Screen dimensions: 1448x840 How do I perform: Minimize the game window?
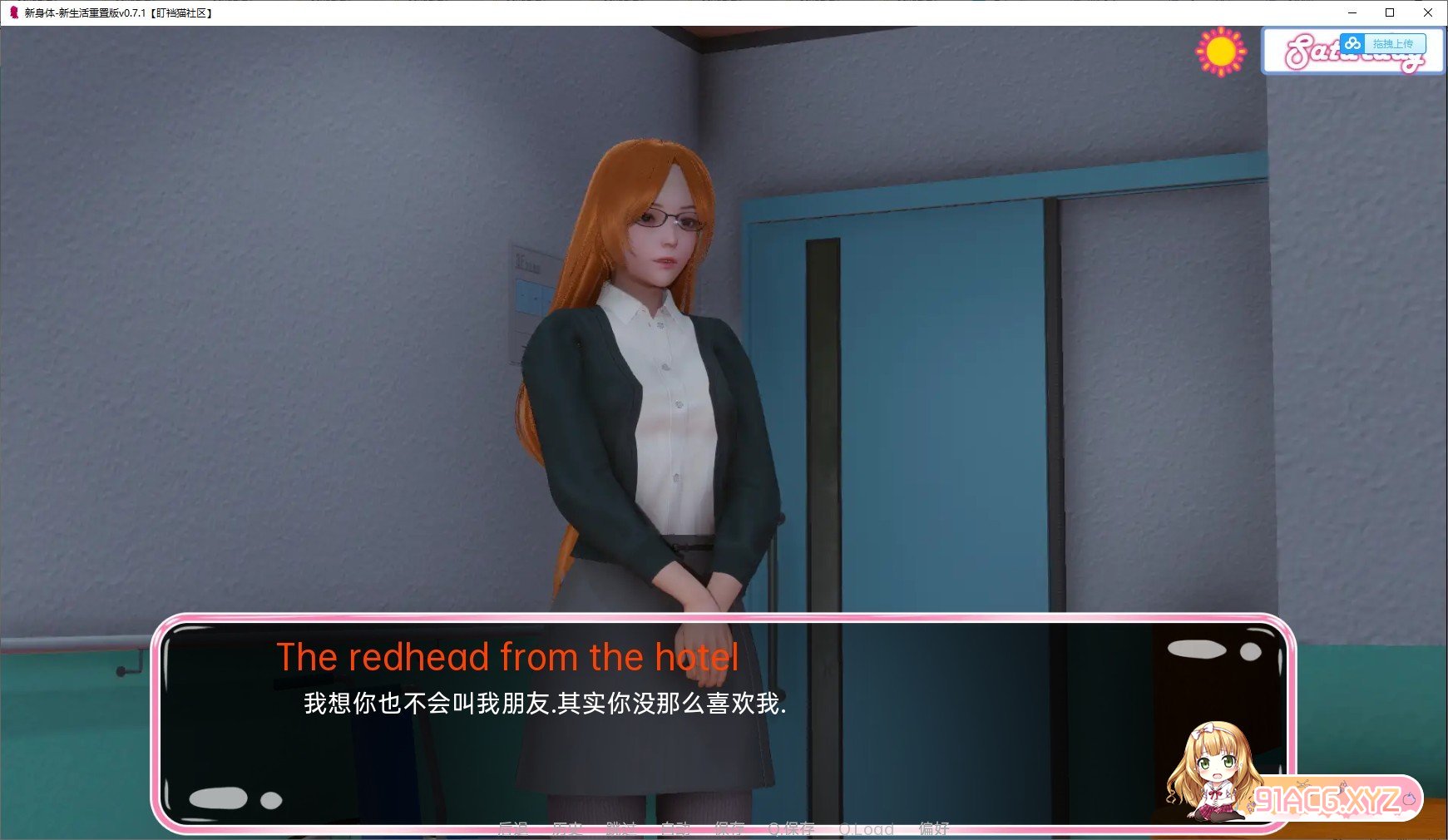pyautogui.click(x=1352, y=12)
